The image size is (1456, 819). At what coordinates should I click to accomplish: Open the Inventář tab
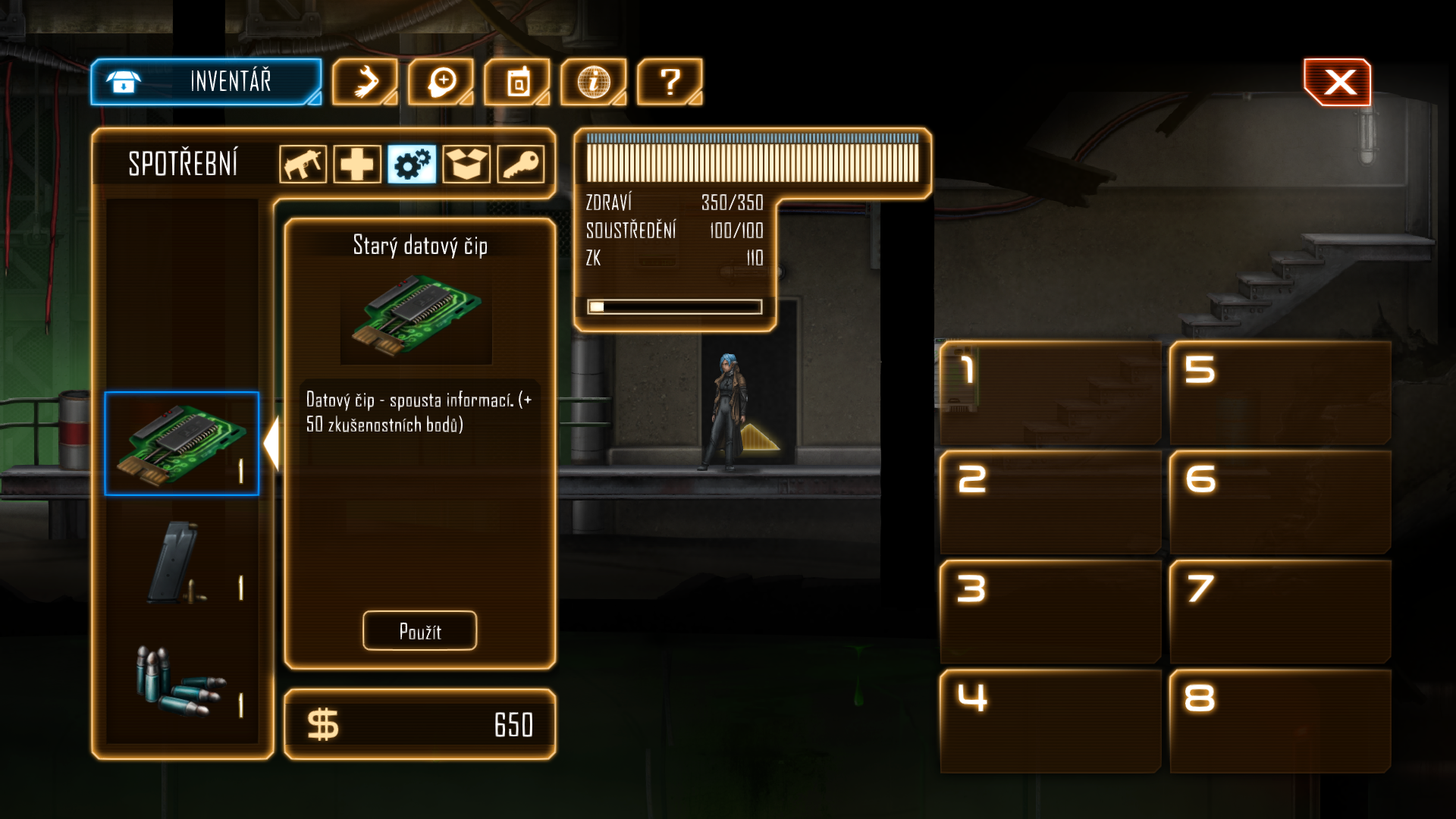coord(206,81)
